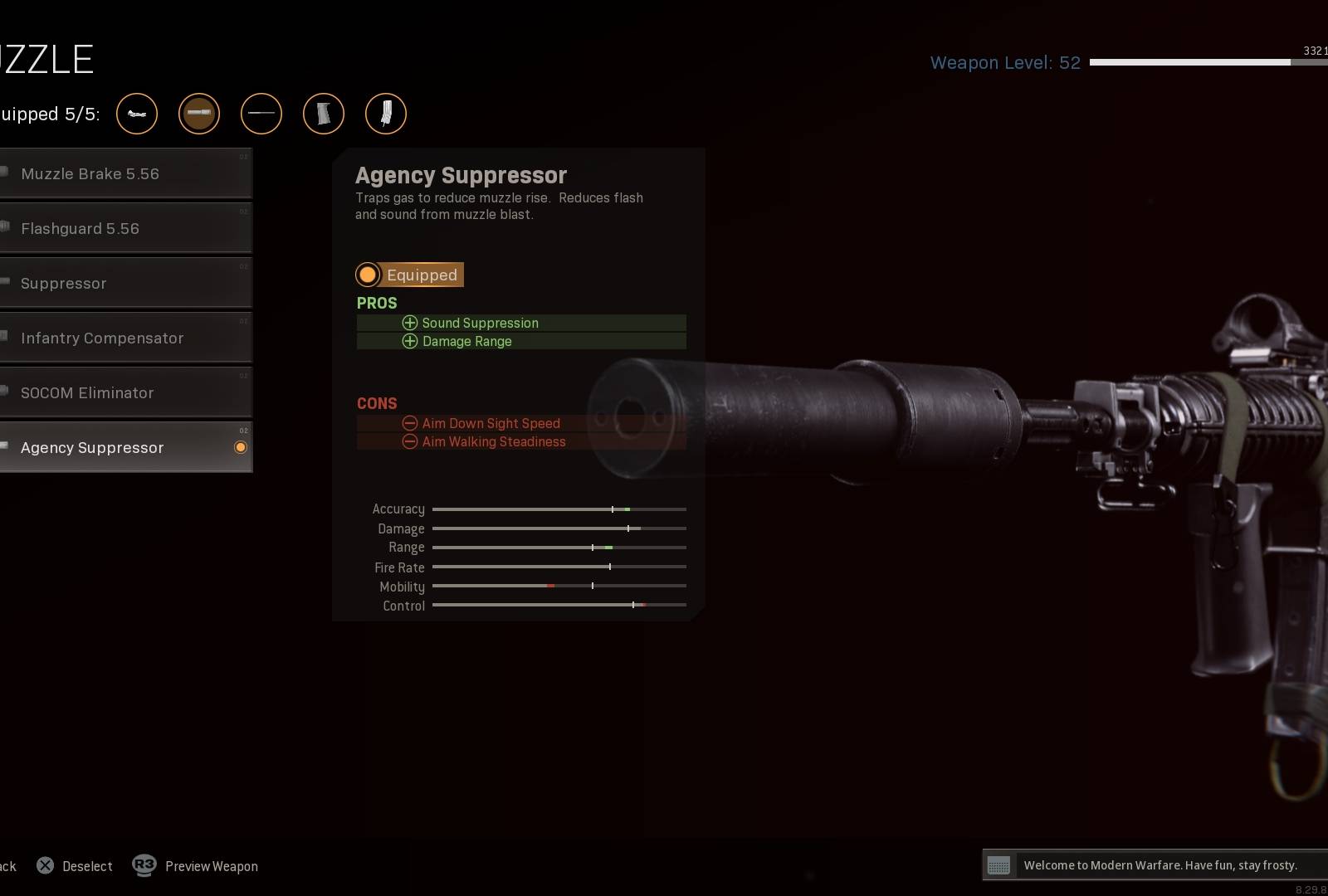Click the equipped Agency Suppressor row
1328x896 pixels.
coord(124,448)
